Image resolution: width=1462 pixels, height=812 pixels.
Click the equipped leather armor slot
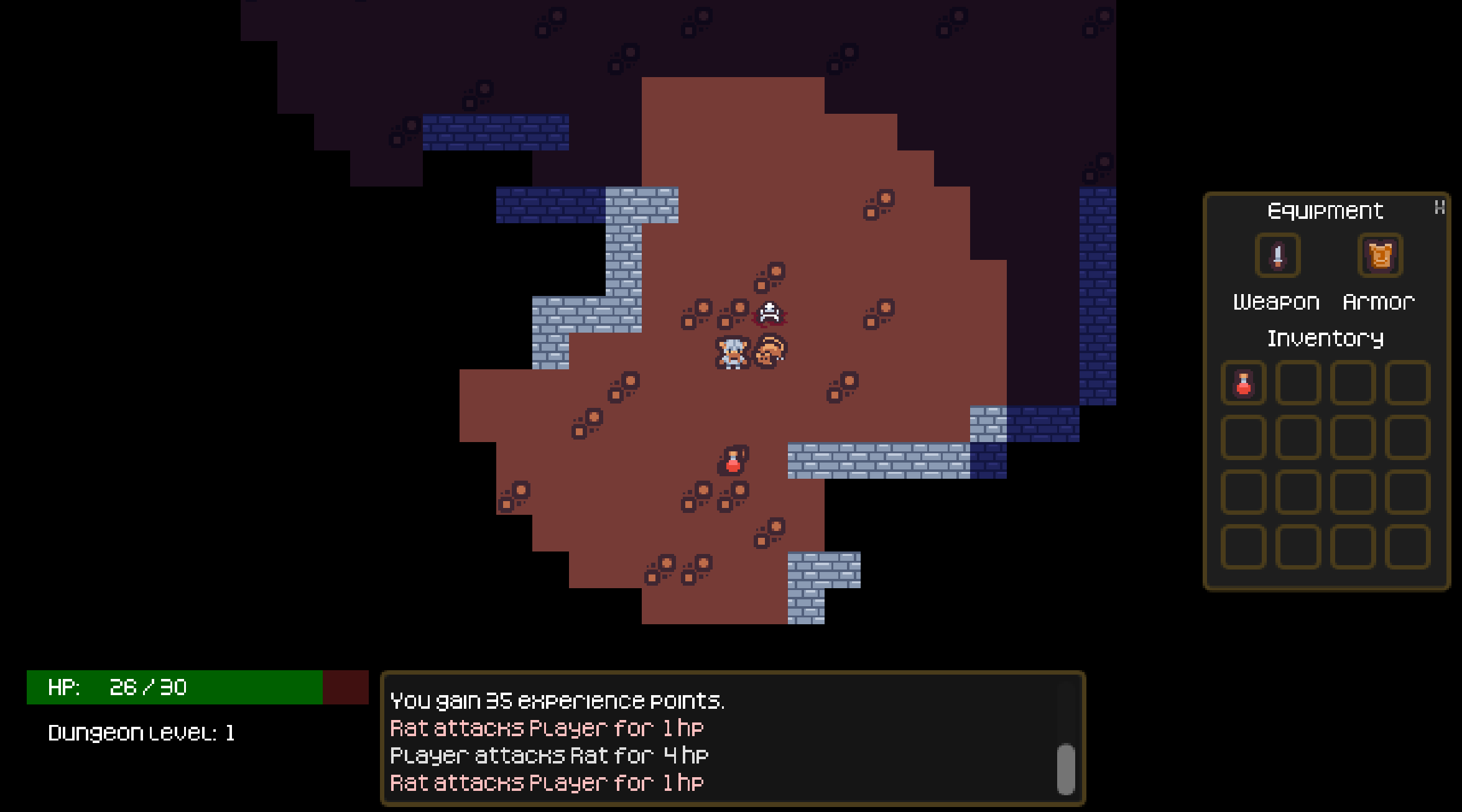(x=1380, y=256)
